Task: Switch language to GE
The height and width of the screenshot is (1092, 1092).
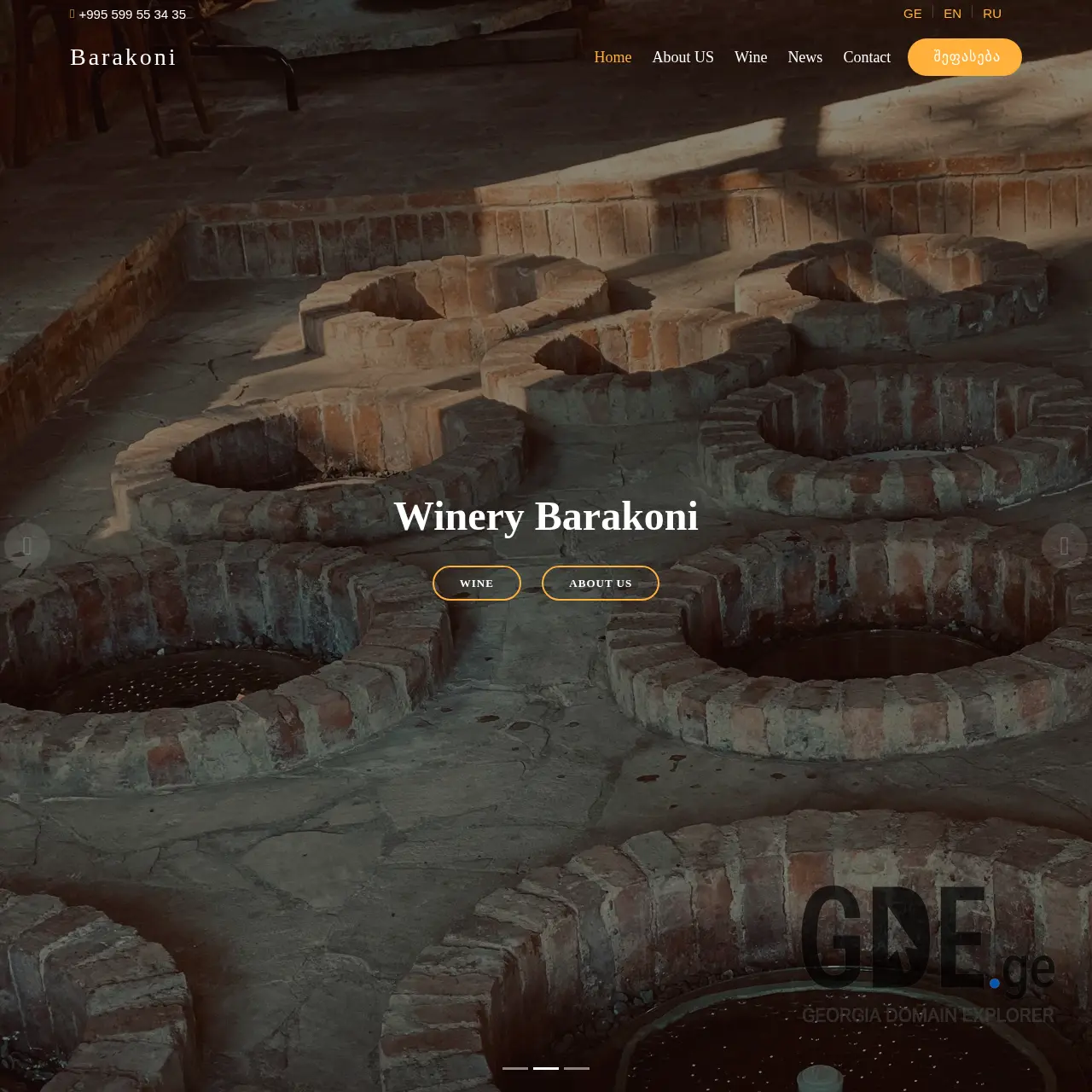Action: (912, 13)
